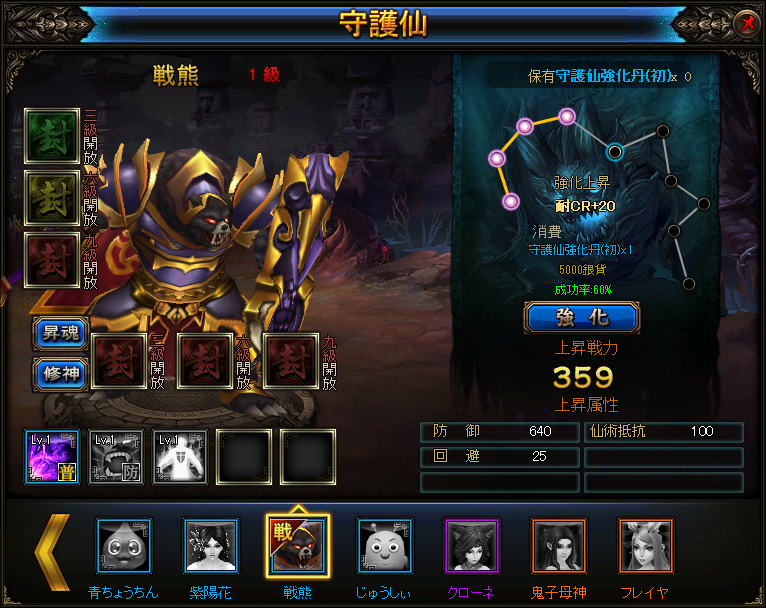The height and width of the screenshot is (608, 766).
Task: Select the フレイヤ guardian portrait
Action: coord(645,546)
